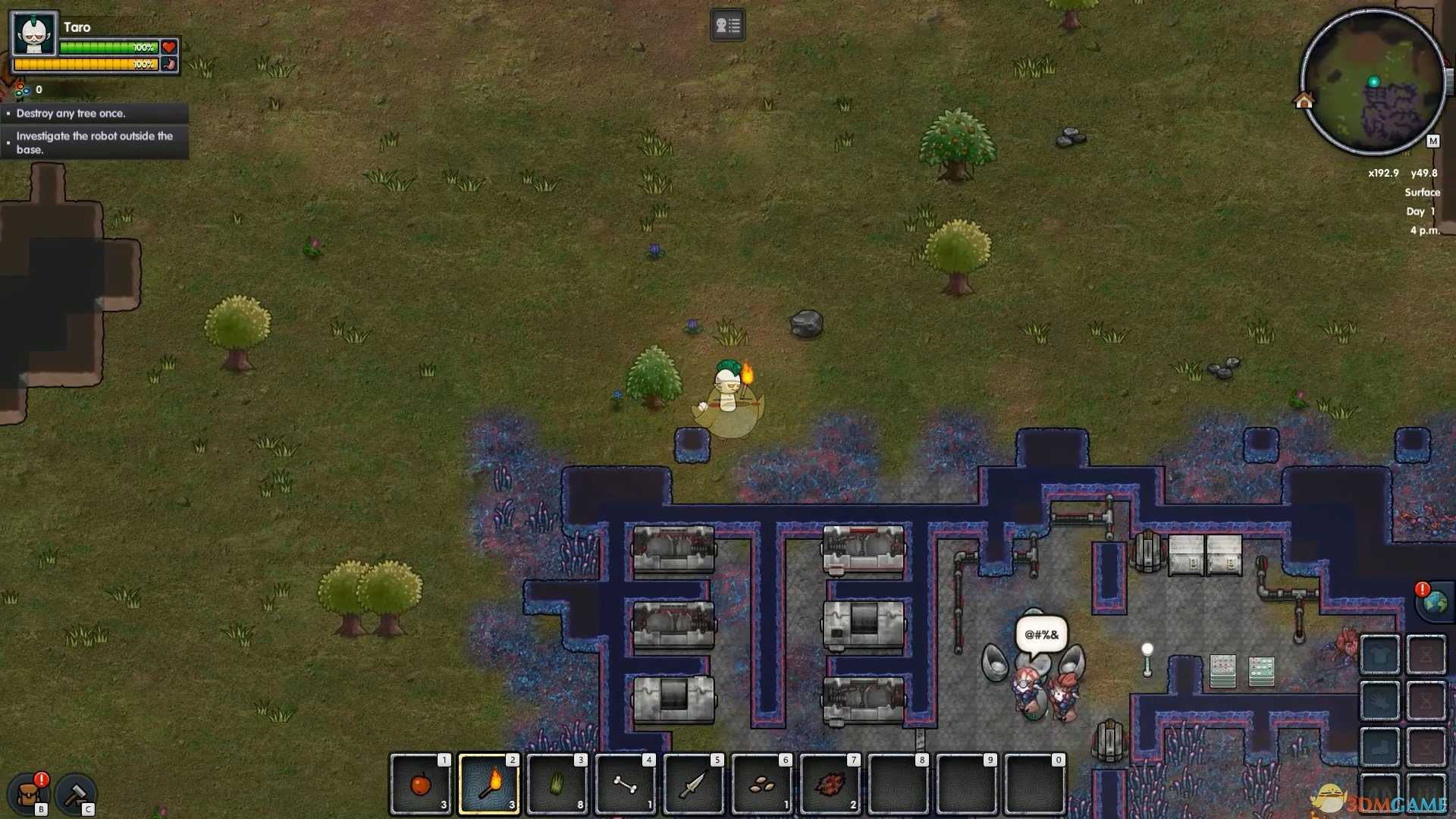Viewport: 1456px width, 819px height.
Task: Select the torch in the hotbar
Action: (x=489, y=783)
